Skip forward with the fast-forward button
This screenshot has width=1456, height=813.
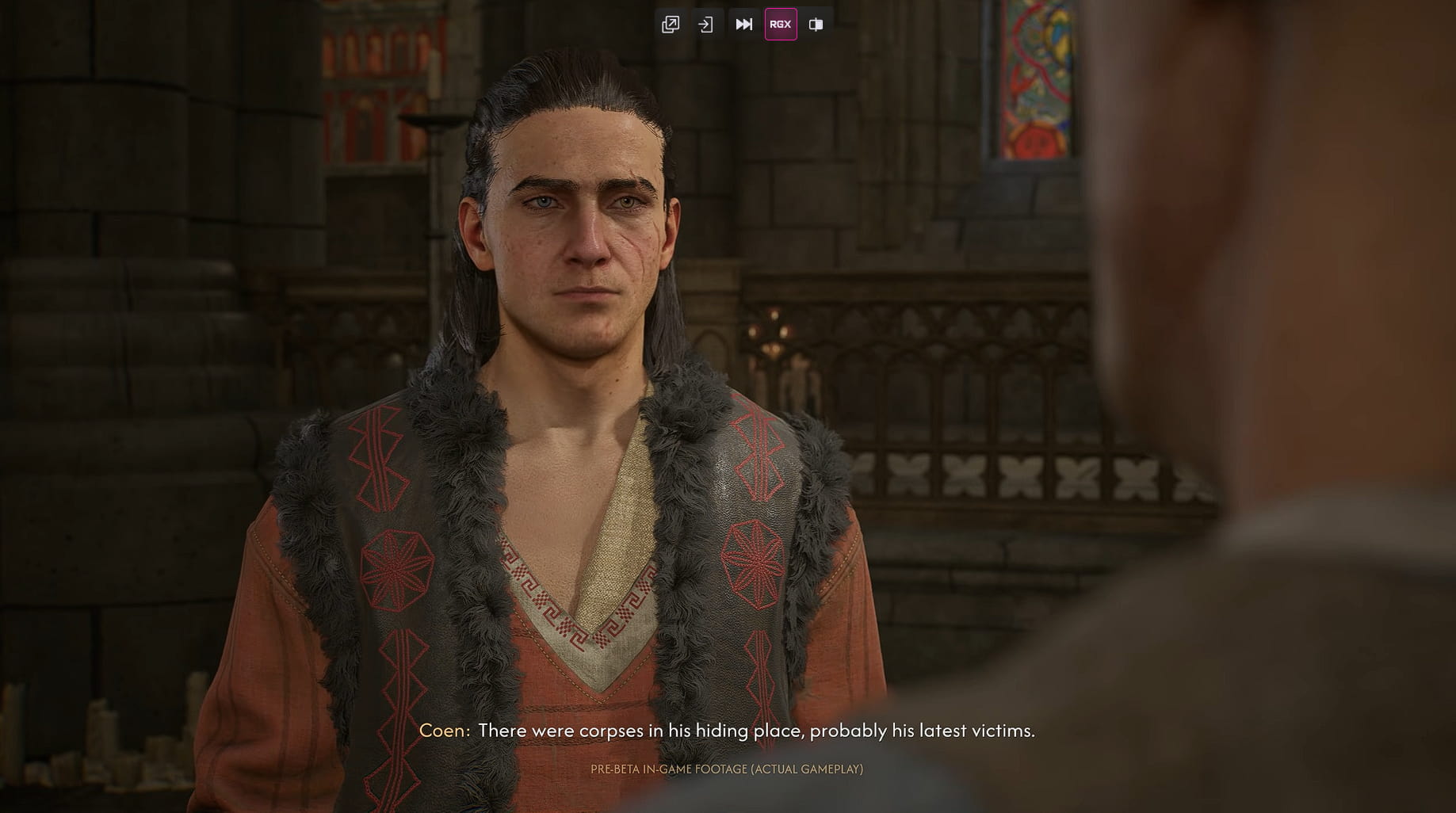point(743,25)
